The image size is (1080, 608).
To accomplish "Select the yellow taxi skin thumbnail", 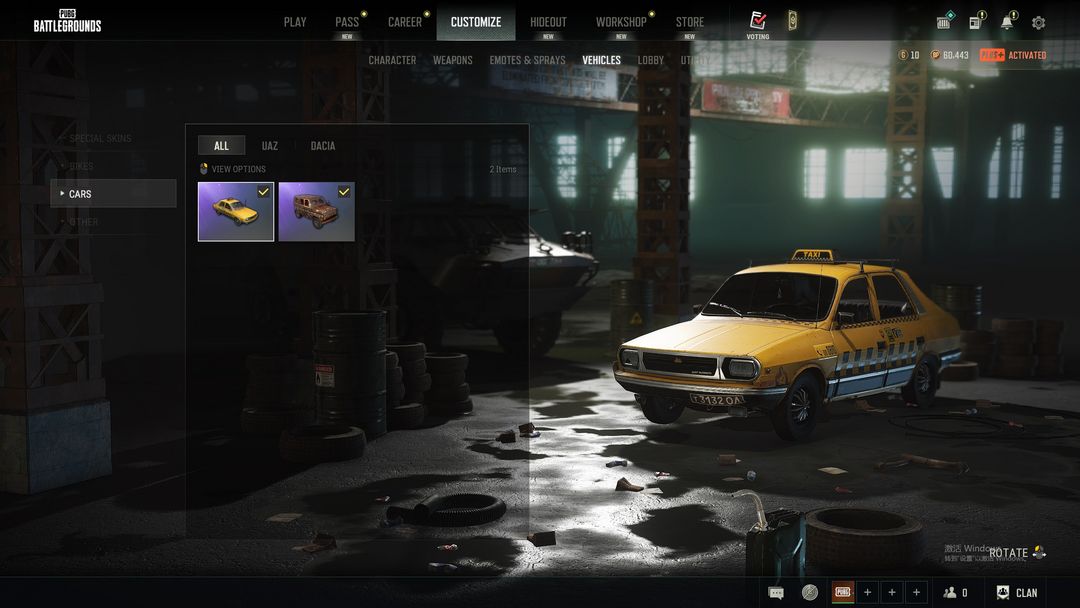I will pyautogui.click(x=236, y=211).
